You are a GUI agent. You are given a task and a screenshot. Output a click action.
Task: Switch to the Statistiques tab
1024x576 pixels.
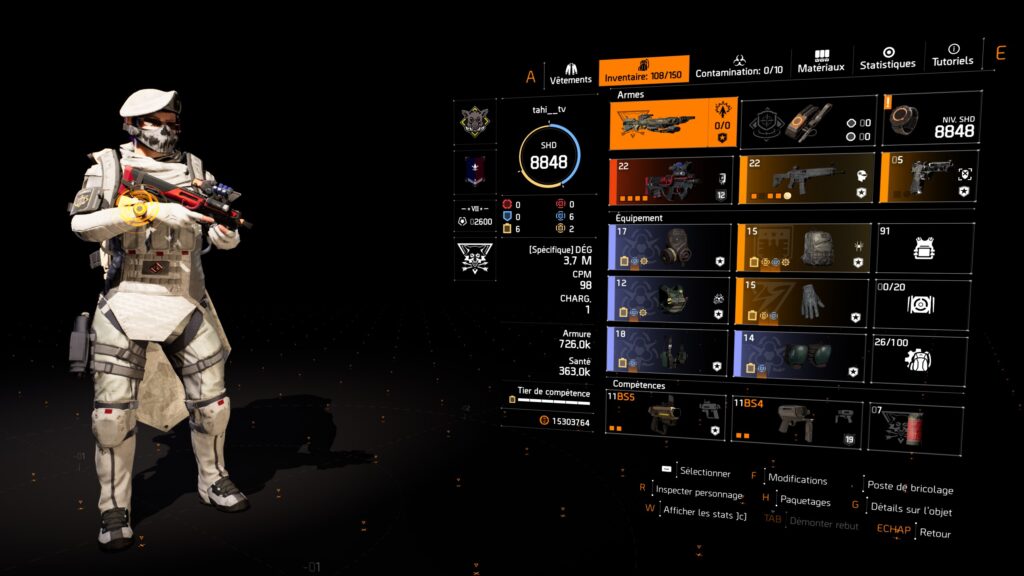[887, 58]
